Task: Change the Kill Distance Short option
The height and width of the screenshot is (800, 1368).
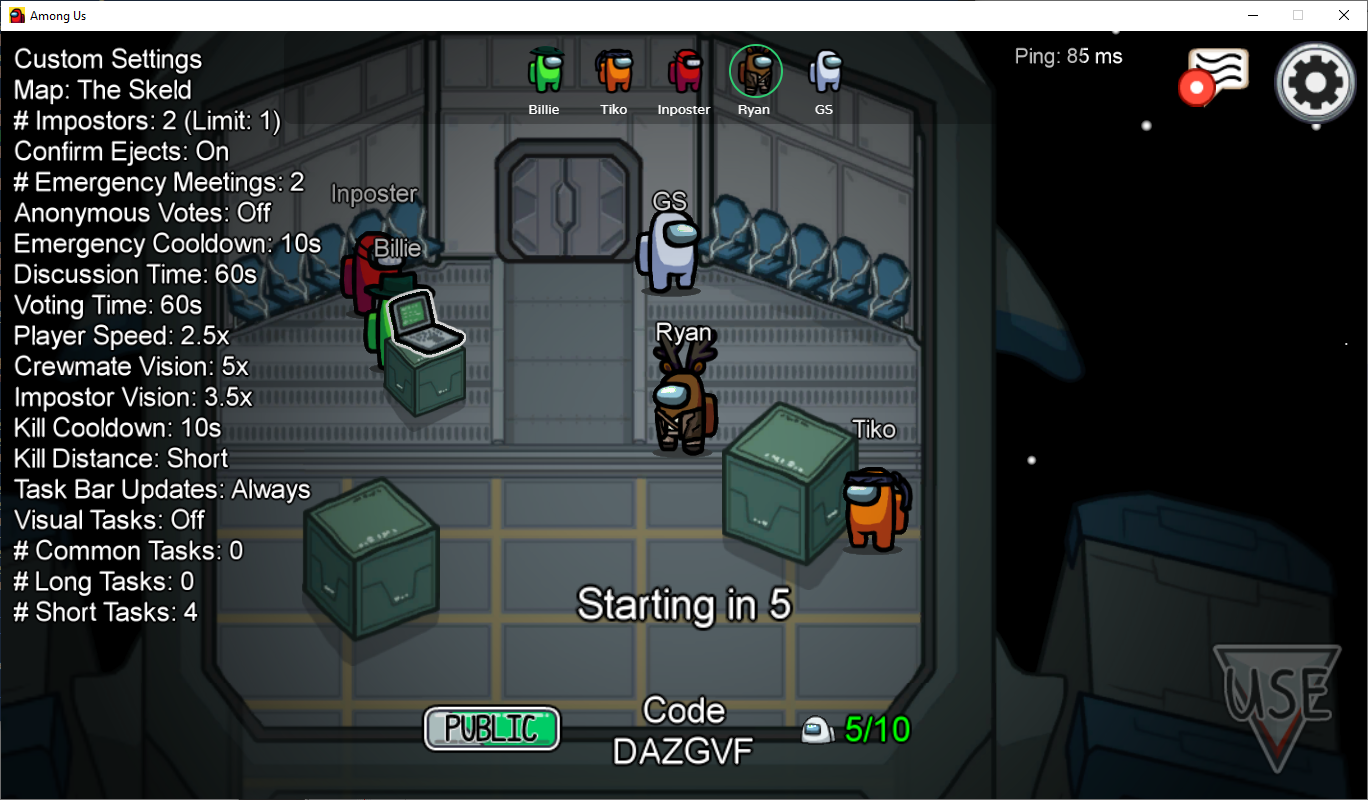Action: pyautogui.click(x=120, y=458)
